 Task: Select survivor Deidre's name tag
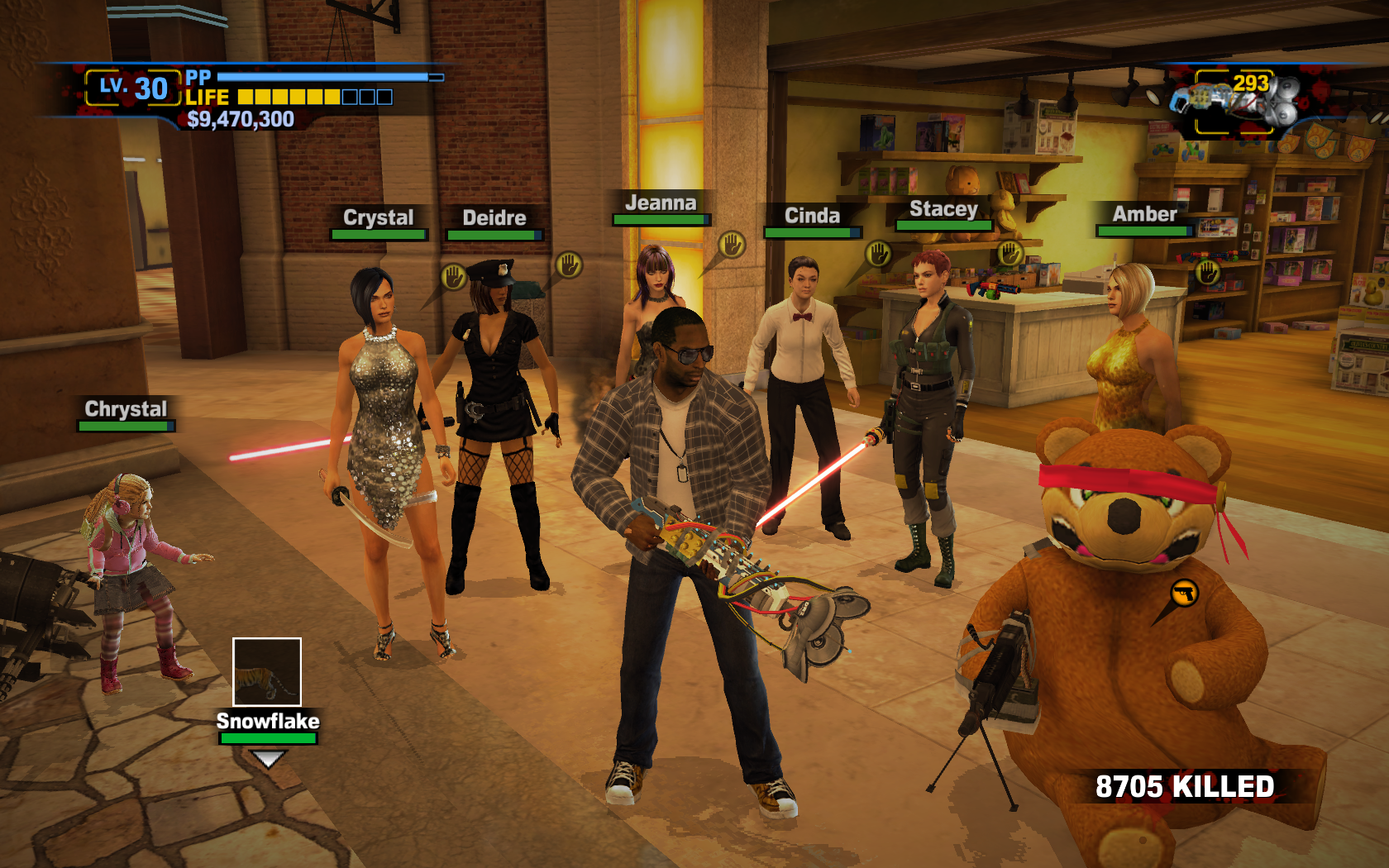494,218
